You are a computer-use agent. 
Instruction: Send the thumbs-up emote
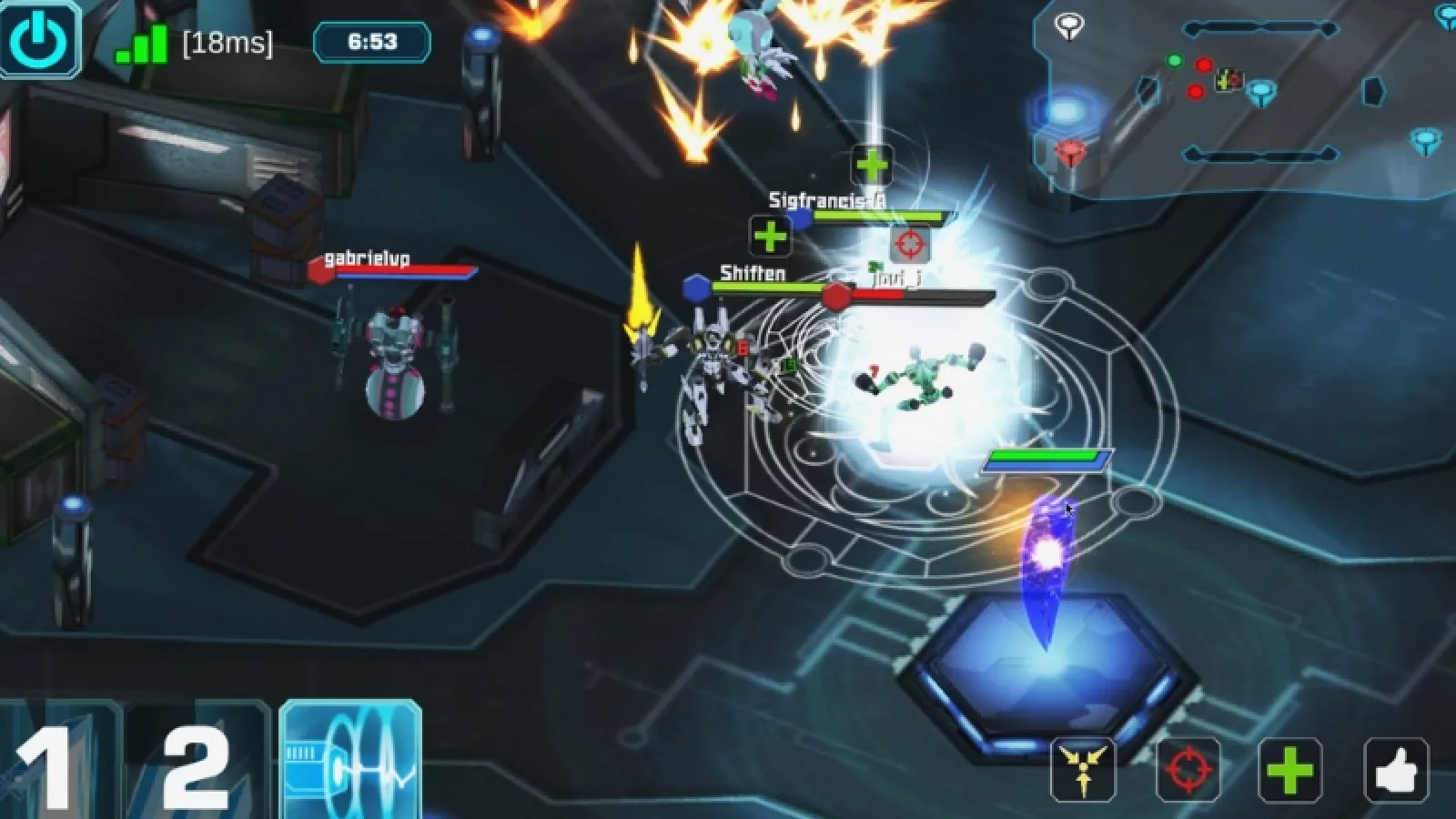point(1396,770)
